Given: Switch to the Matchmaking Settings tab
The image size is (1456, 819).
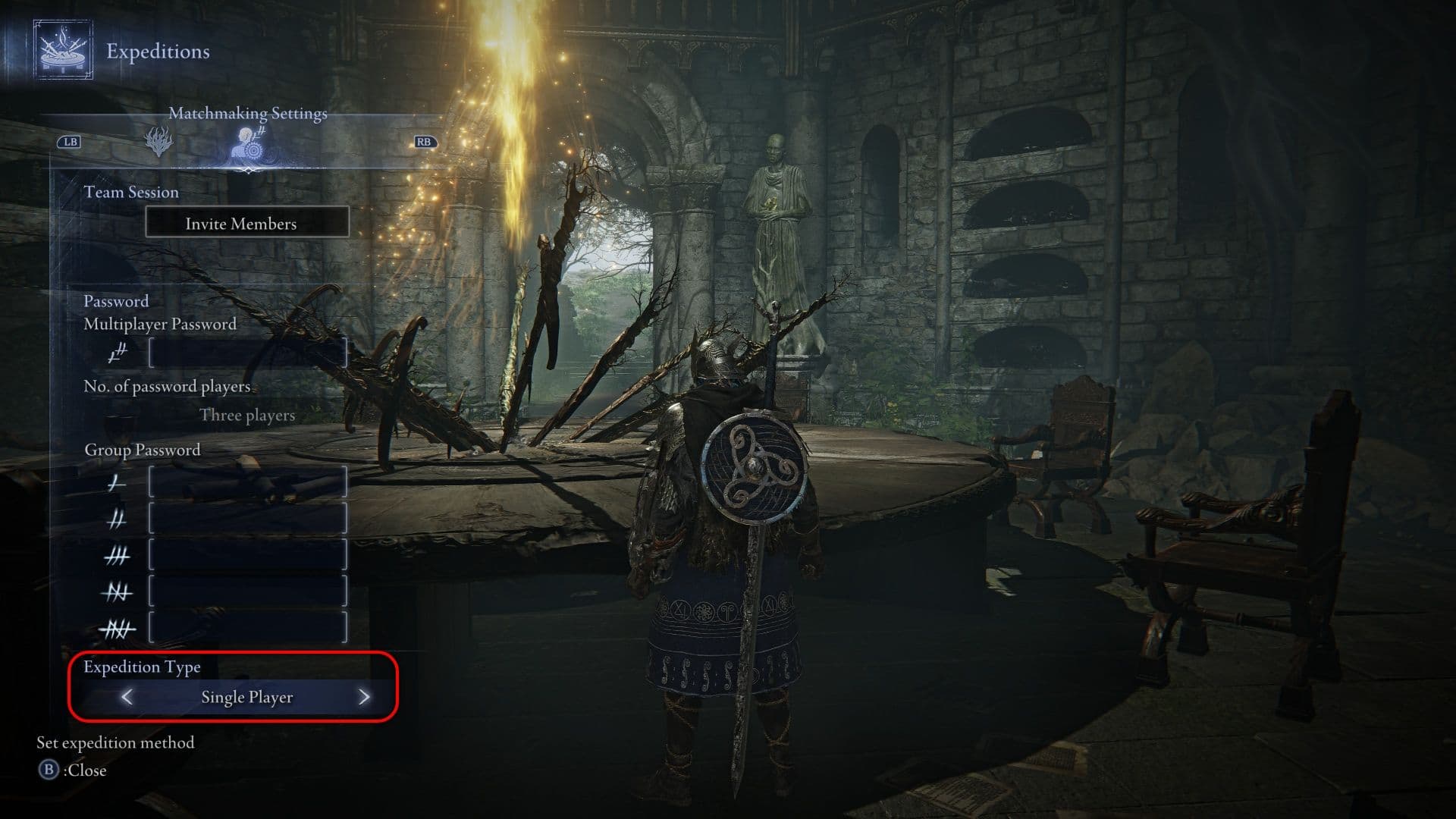Looking at the screenshot, I should click(248, 143).
